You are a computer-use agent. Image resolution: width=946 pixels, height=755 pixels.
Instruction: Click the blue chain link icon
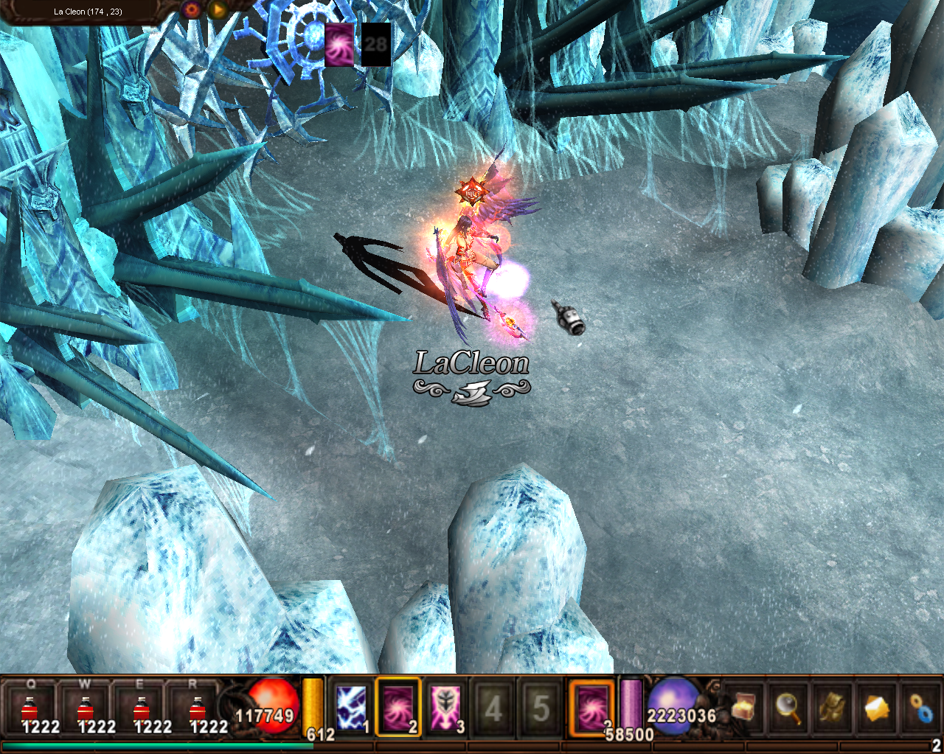coord(921,707)
